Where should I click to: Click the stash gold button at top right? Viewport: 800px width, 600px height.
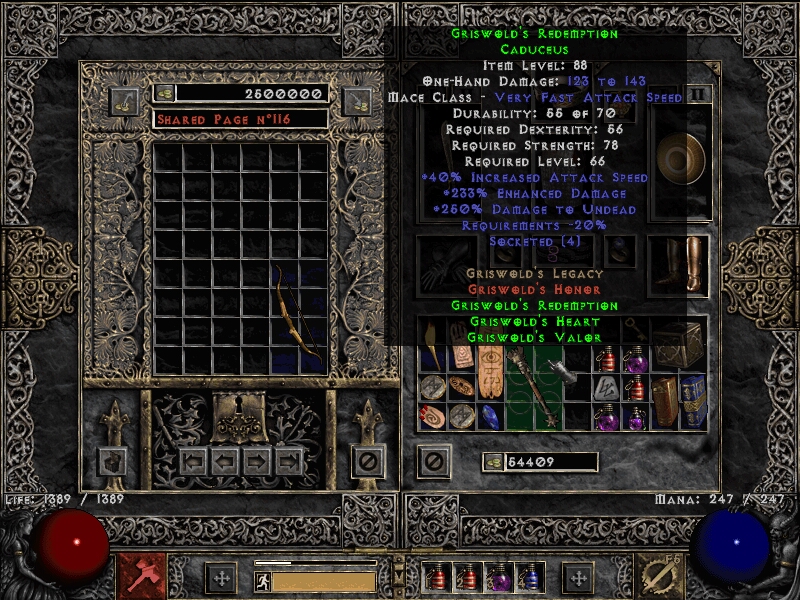356,101
